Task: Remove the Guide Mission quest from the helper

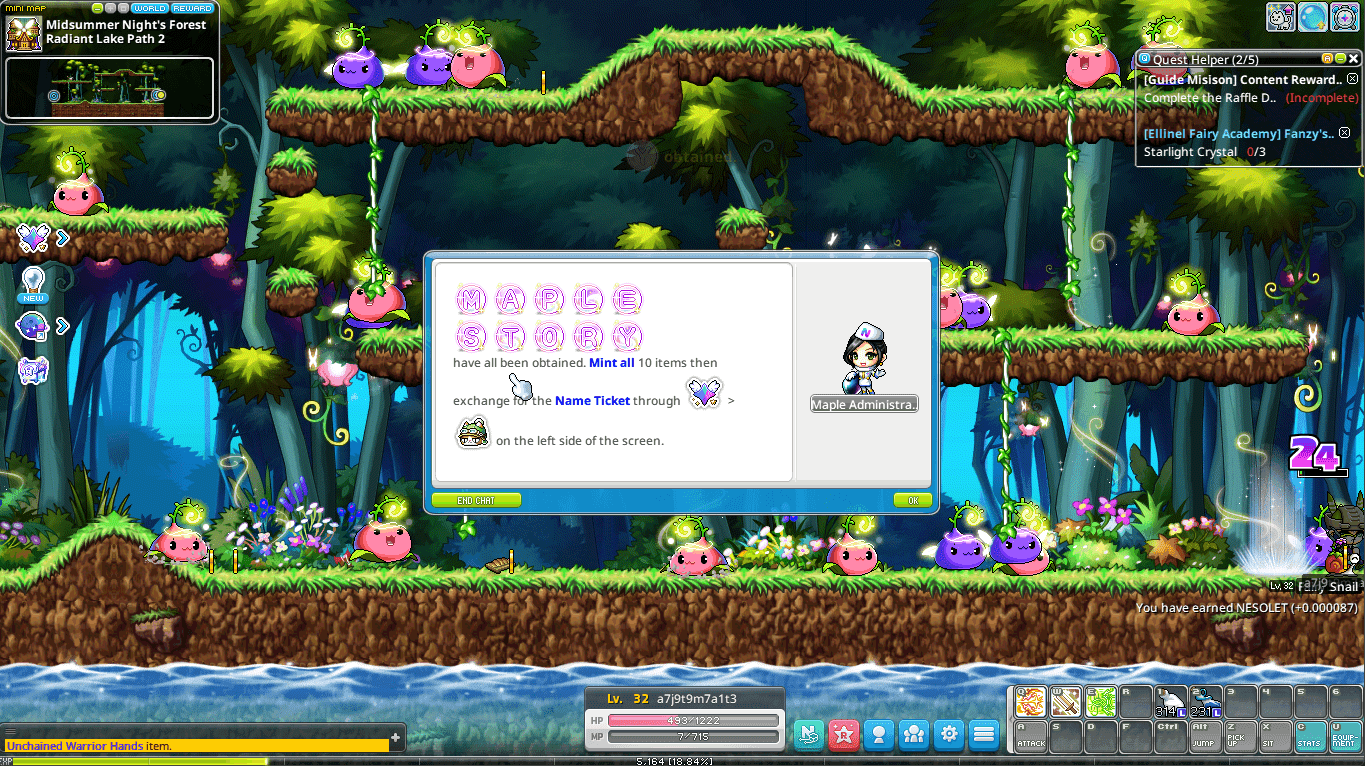Action: click(x=1352, y=79)
